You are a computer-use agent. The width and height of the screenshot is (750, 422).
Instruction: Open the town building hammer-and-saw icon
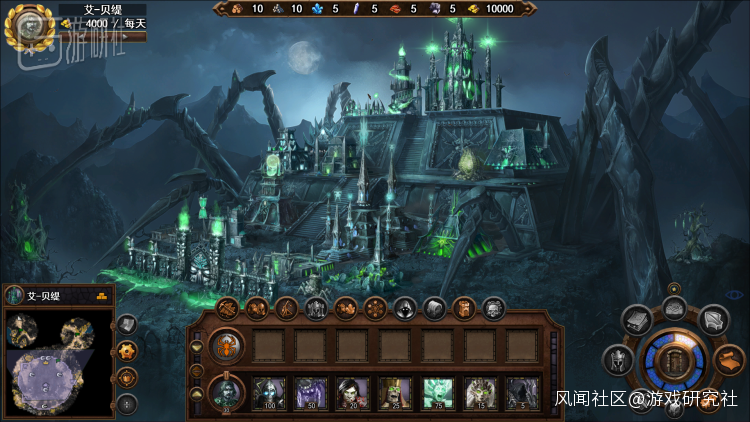point(227,307)
